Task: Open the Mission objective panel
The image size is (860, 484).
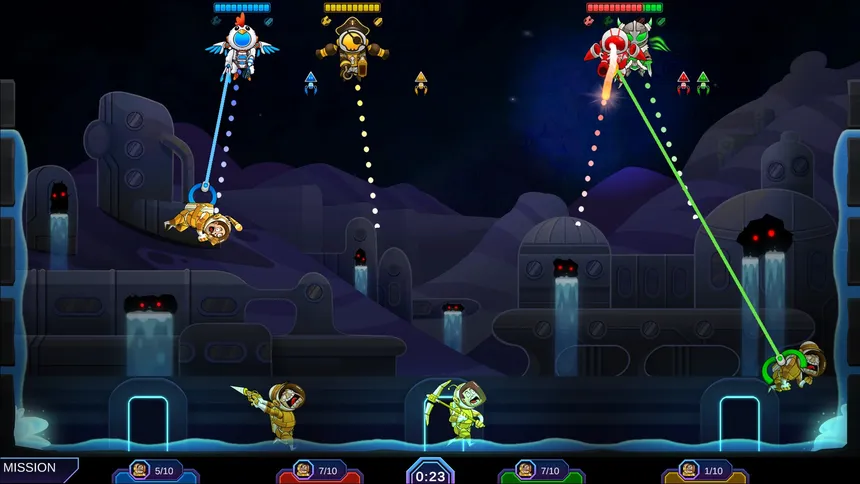Action: [32, 468]
